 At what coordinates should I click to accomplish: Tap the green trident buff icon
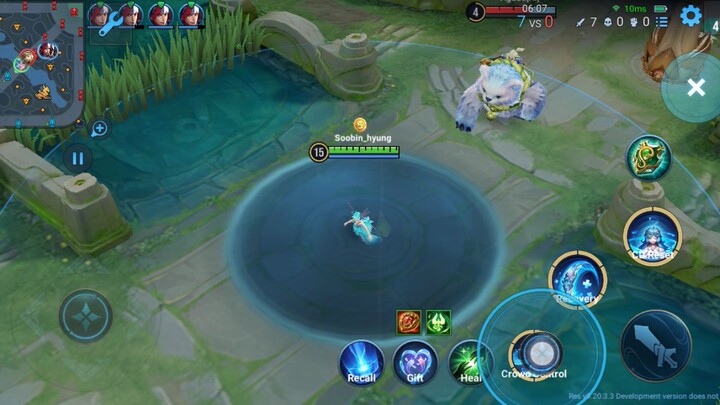tap(438, 322)
